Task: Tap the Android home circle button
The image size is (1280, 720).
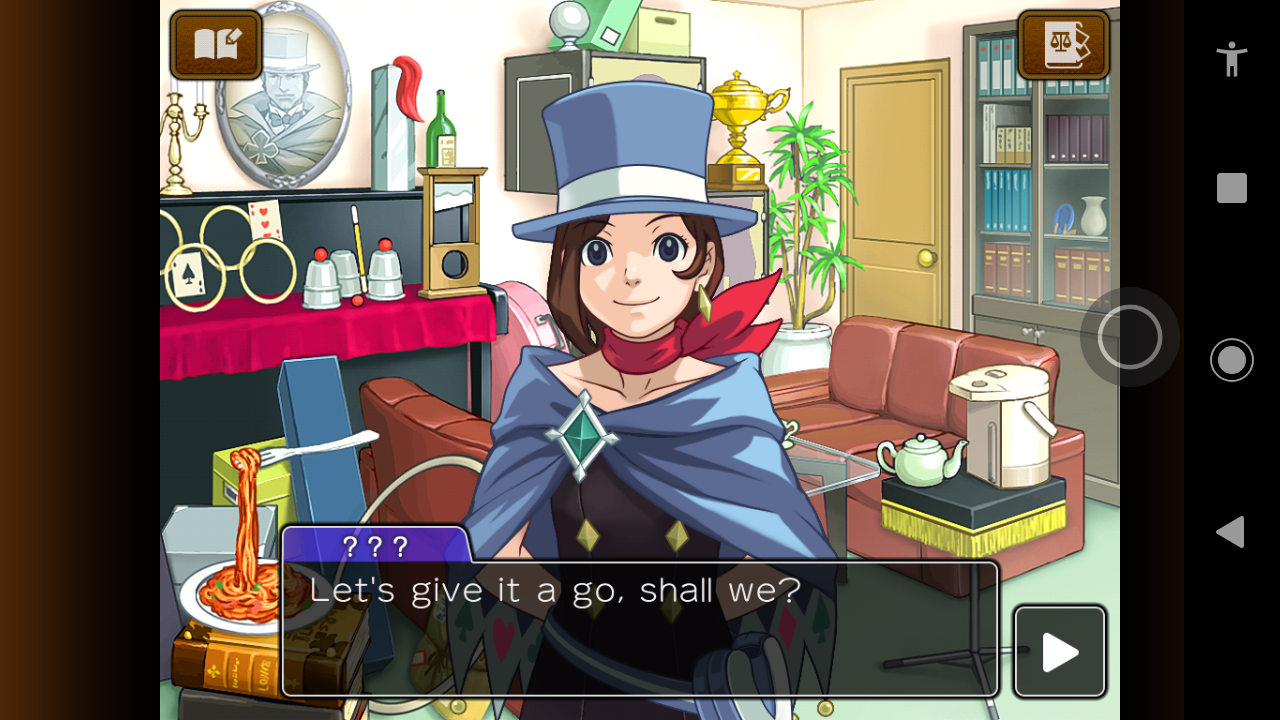Action: (x=1231, y=360)
